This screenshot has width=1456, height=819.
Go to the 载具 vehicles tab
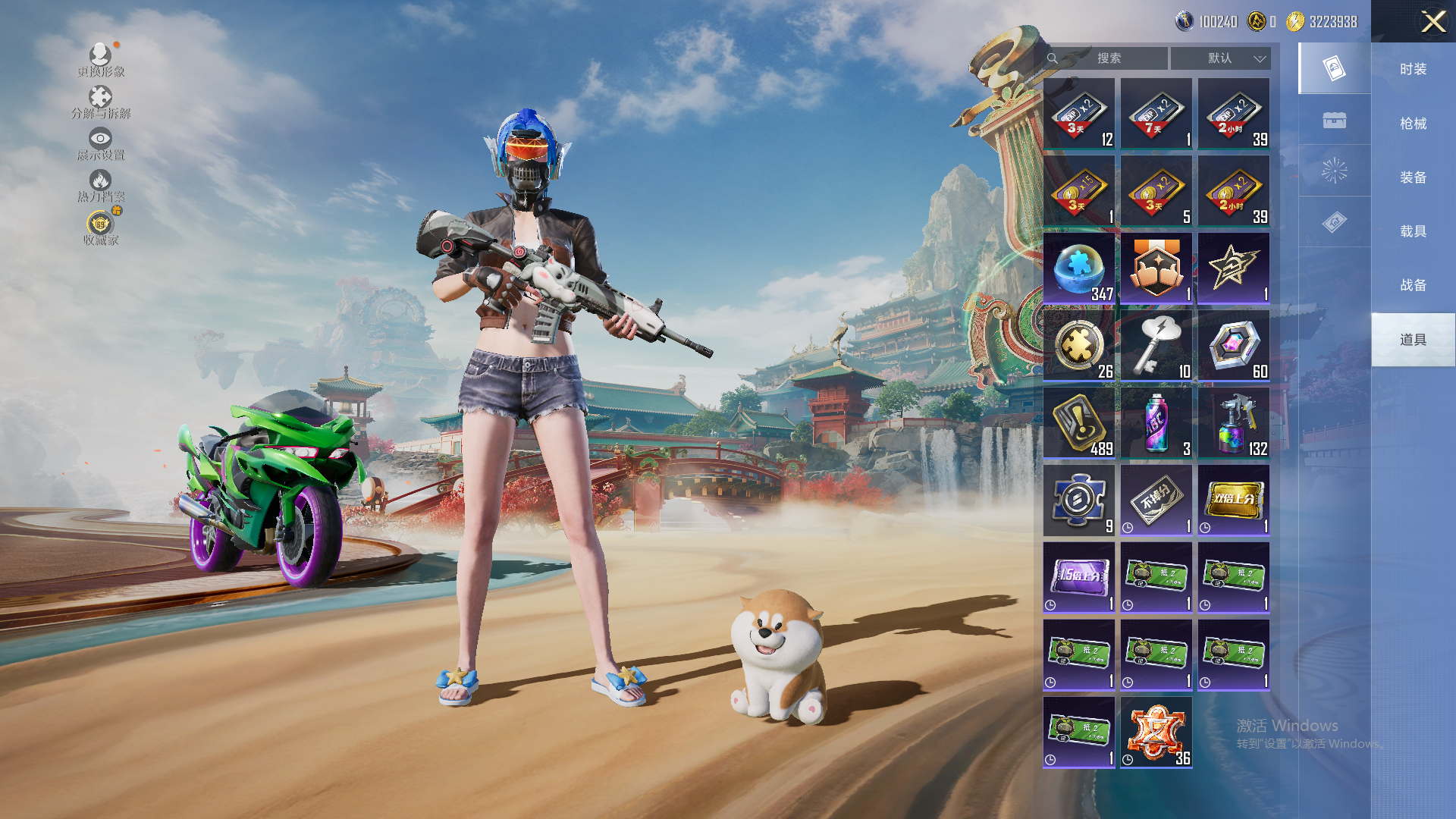1413,231
